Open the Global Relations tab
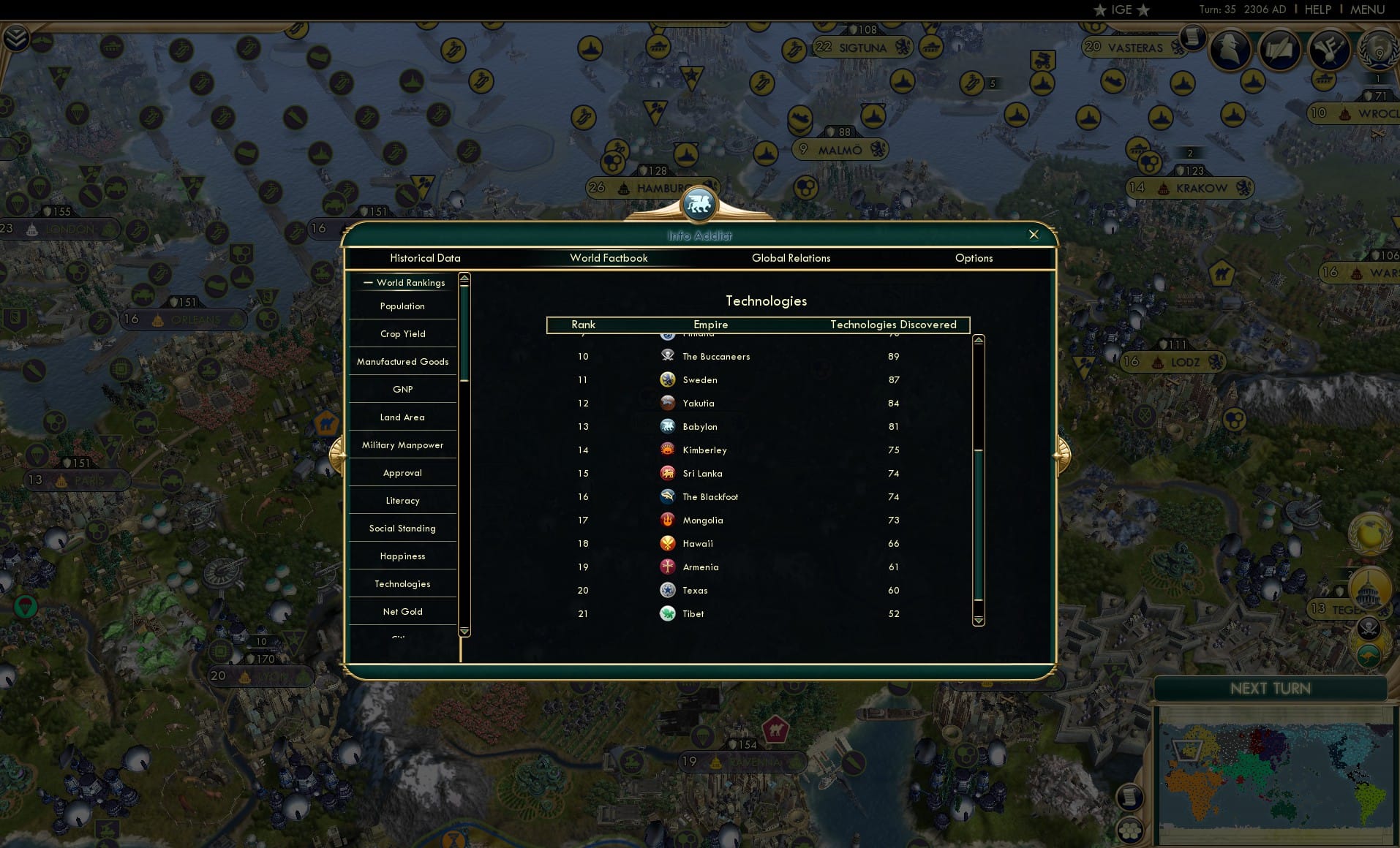 (x=791, y=258)
